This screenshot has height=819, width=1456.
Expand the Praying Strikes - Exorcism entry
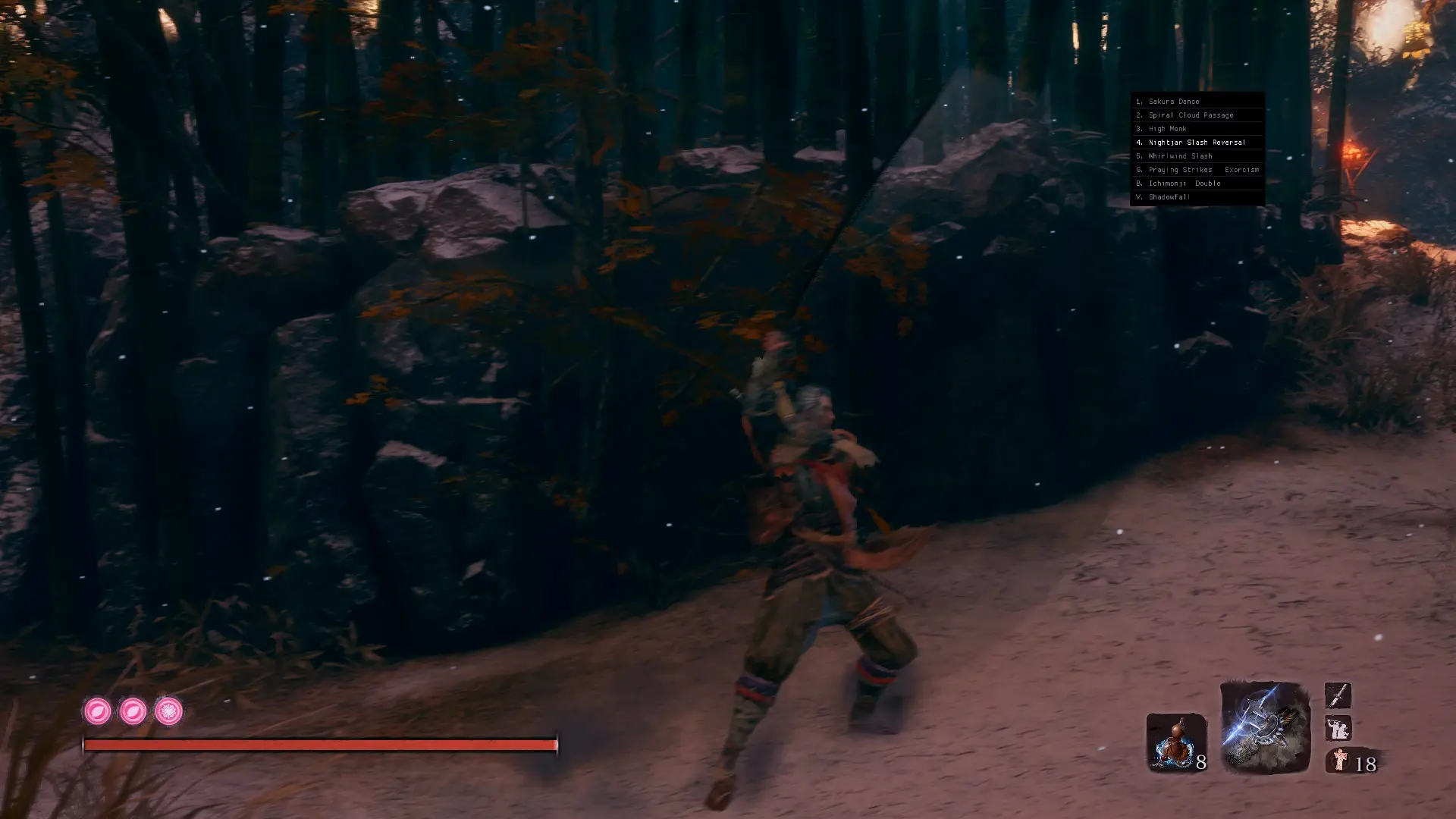(1197, 169)
